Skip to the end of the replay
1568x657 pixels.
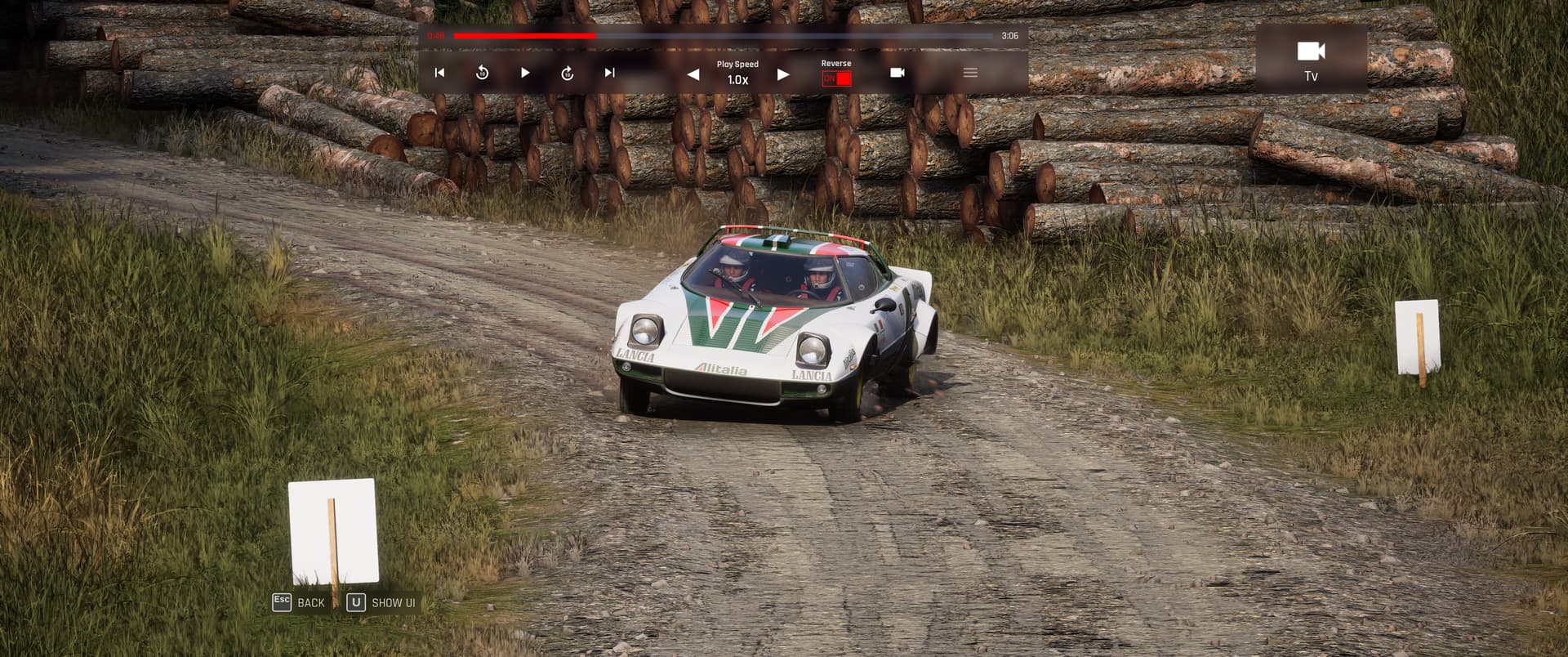tap(609, 73)
